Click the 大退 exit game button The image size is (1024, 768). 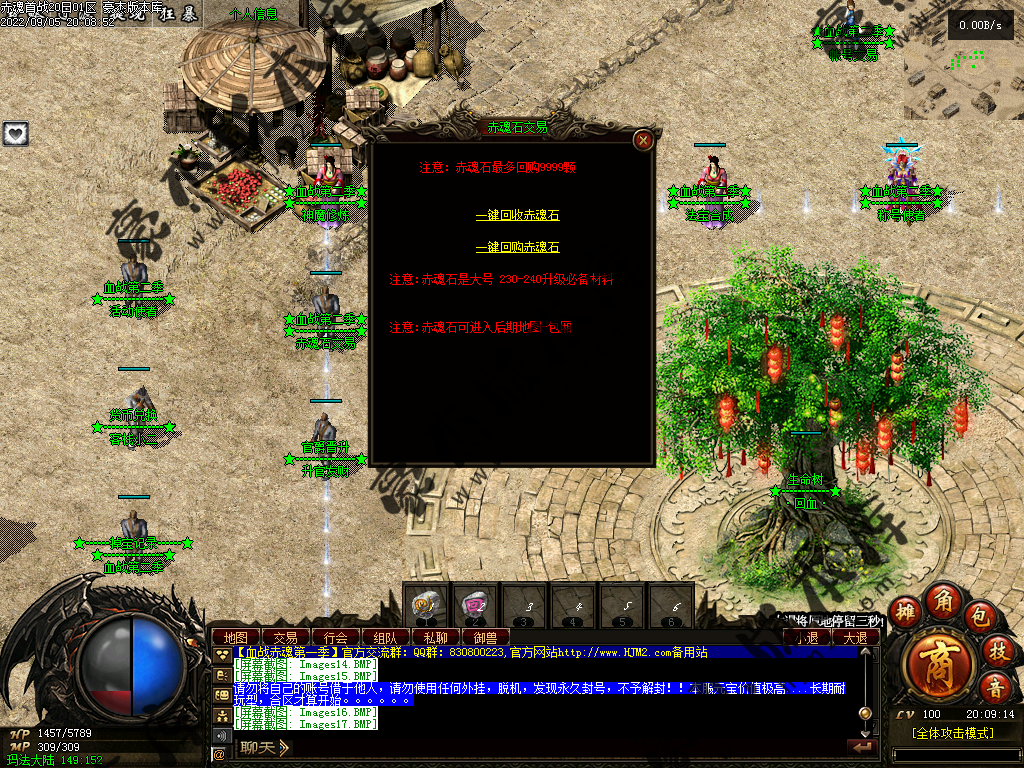click(x=855, y=637)
